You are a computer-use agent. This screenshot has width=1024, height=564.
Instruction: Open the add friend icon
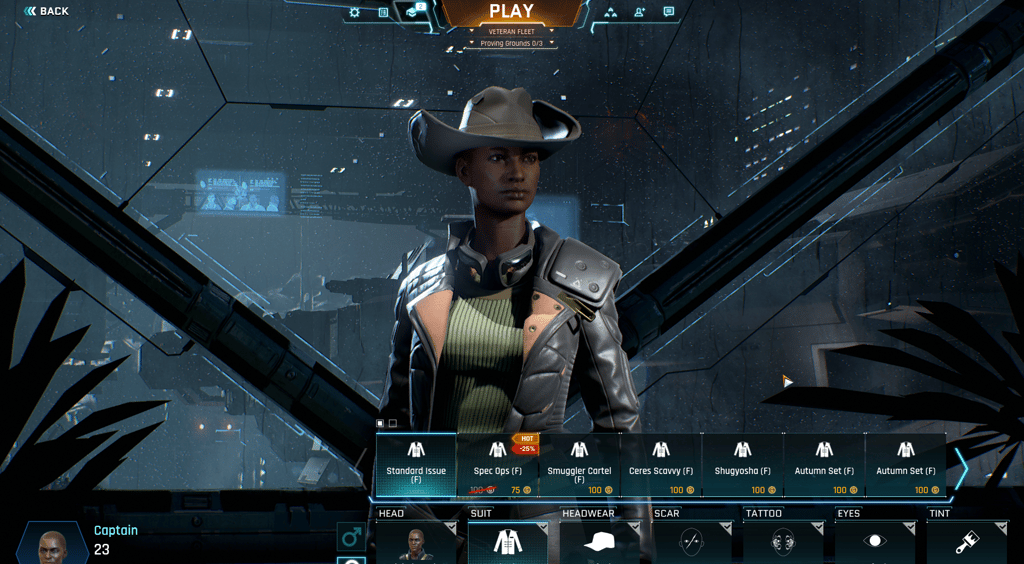pos(639,13)
